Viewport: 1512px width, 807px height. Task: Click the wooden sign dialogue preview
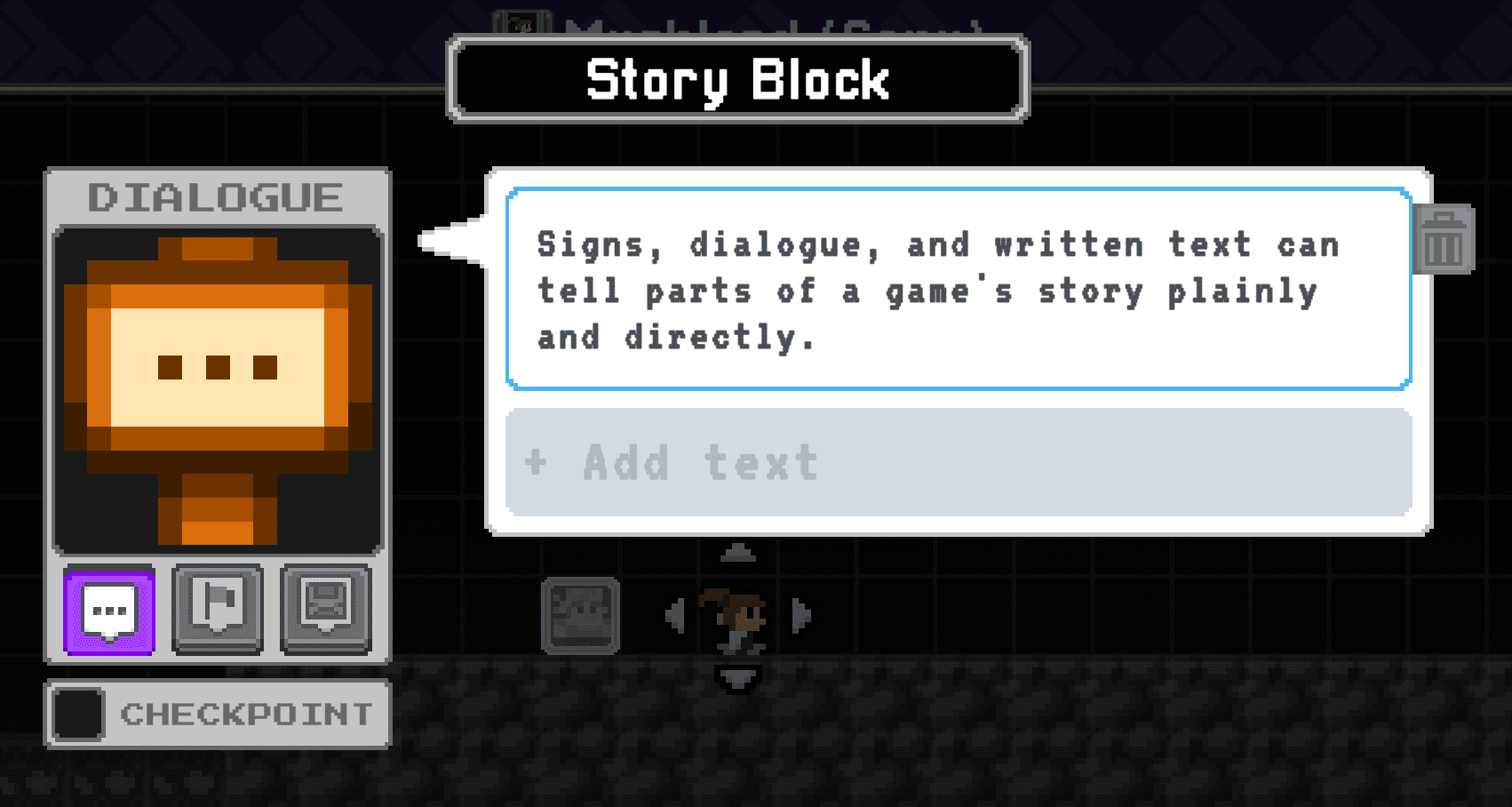point(218,390)
